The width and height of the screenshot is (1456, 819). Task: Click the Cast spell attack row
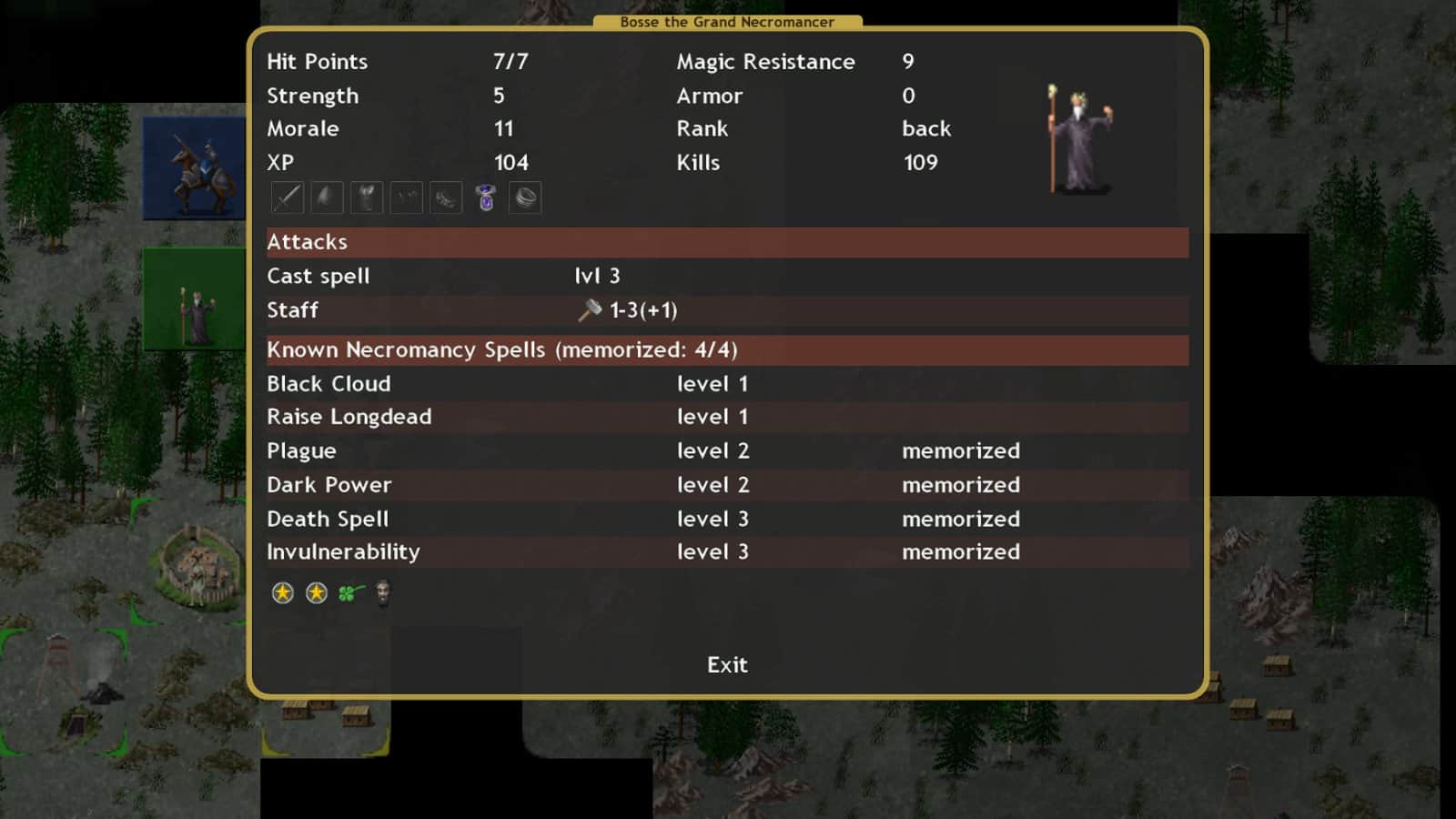(318, 277)
